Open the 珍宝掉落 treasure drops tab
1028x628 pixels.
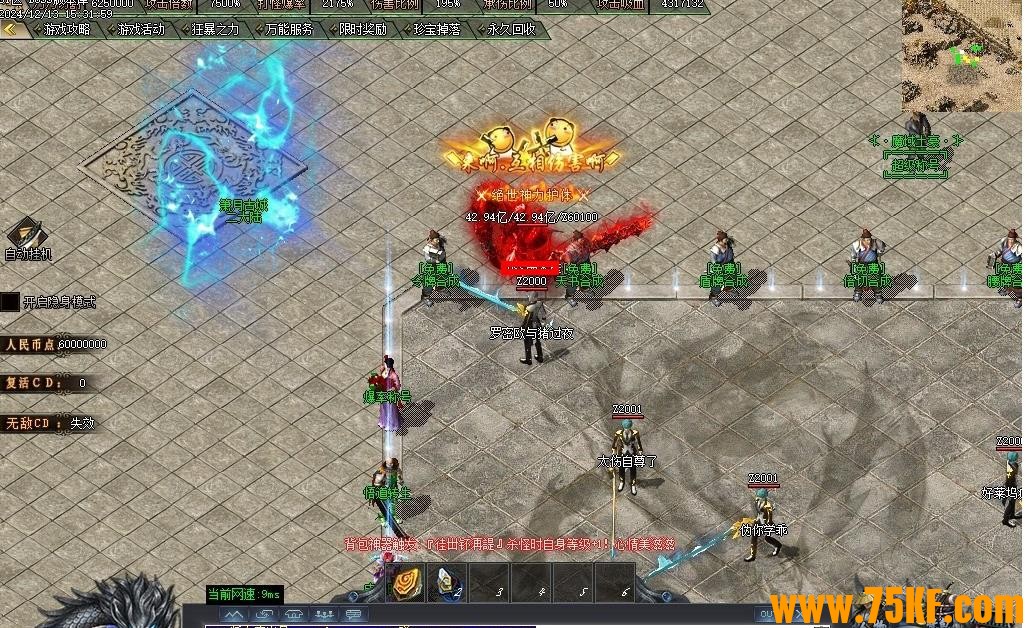click(x=437, y=30)
